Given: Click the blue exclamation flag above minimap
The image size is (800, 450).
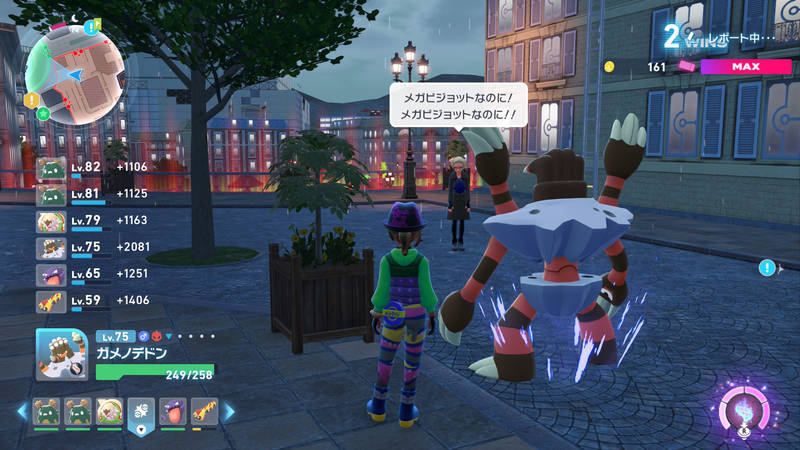Looking at the screenshot, I should point(93,24).
